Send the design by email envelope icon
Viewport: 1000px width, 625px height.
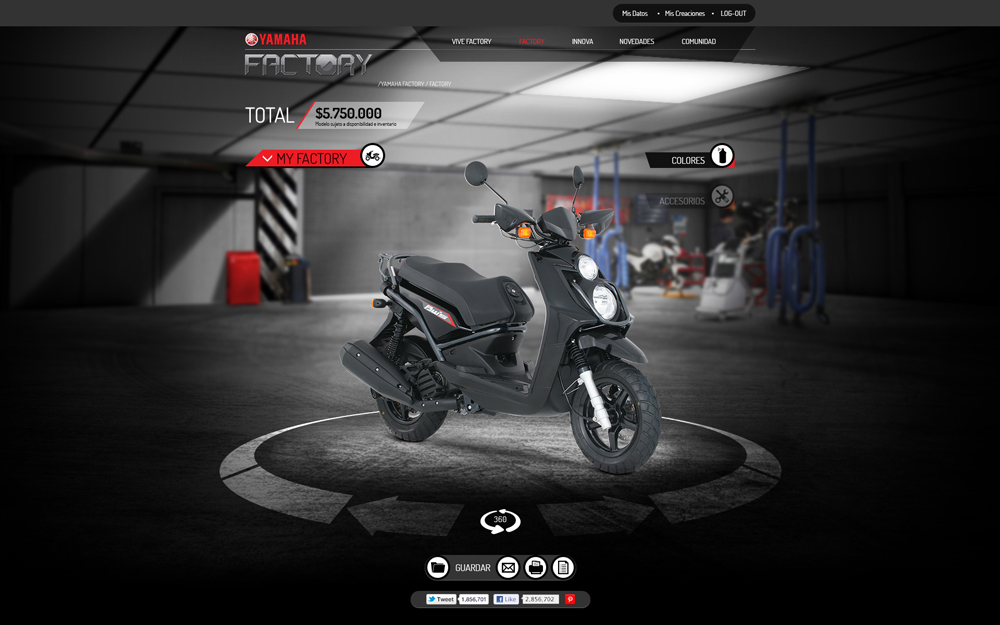(508, 568)
